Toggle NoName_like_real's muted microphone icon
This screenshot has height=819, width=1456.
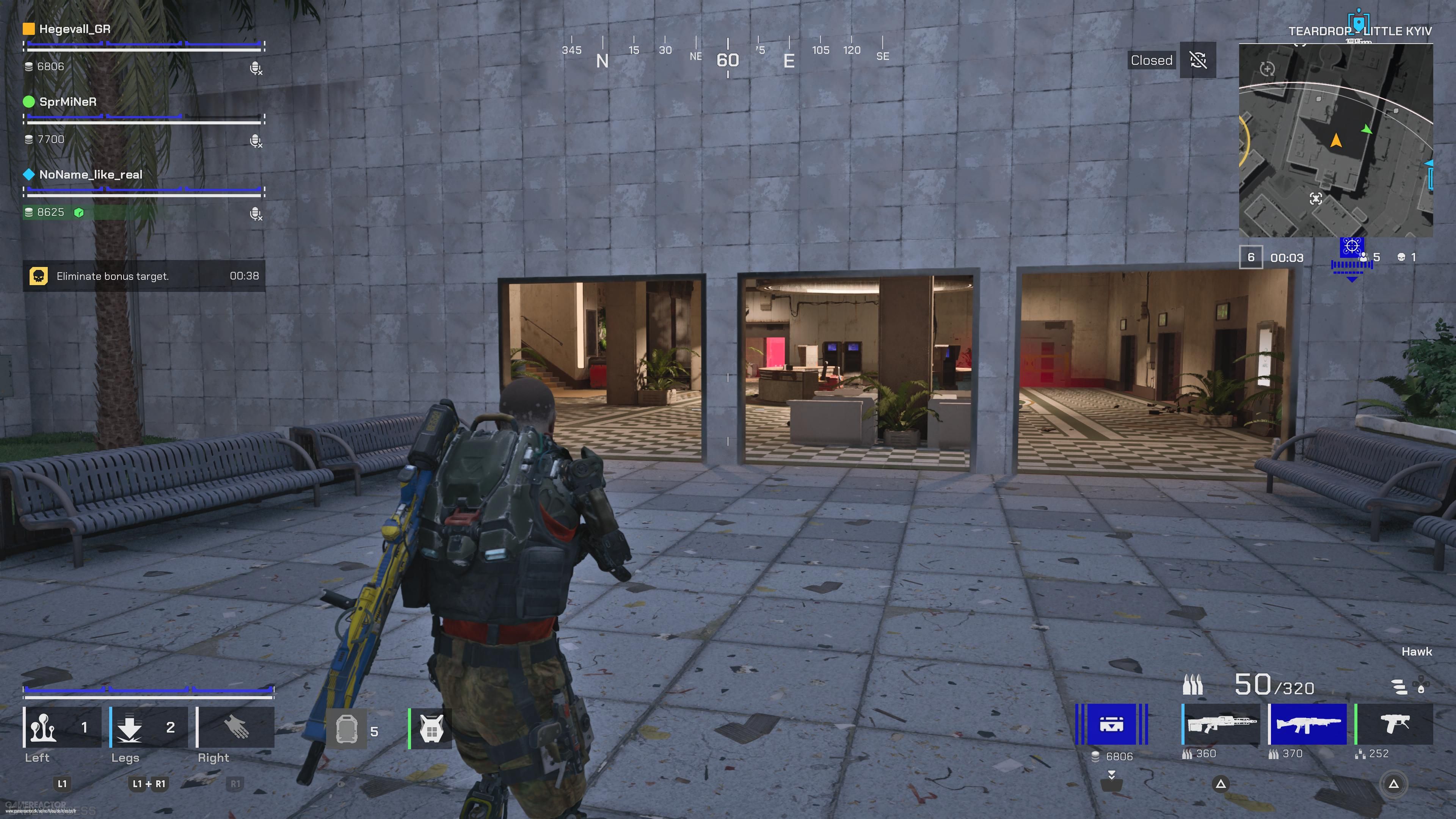pos(256,213)
